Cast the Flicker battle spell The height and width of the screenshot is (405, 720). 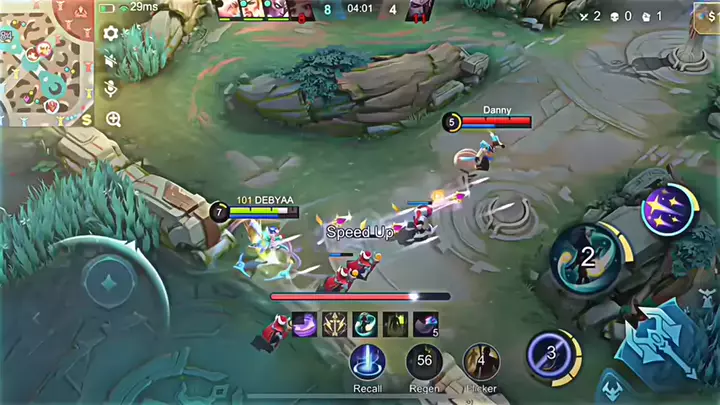point(481,362)
